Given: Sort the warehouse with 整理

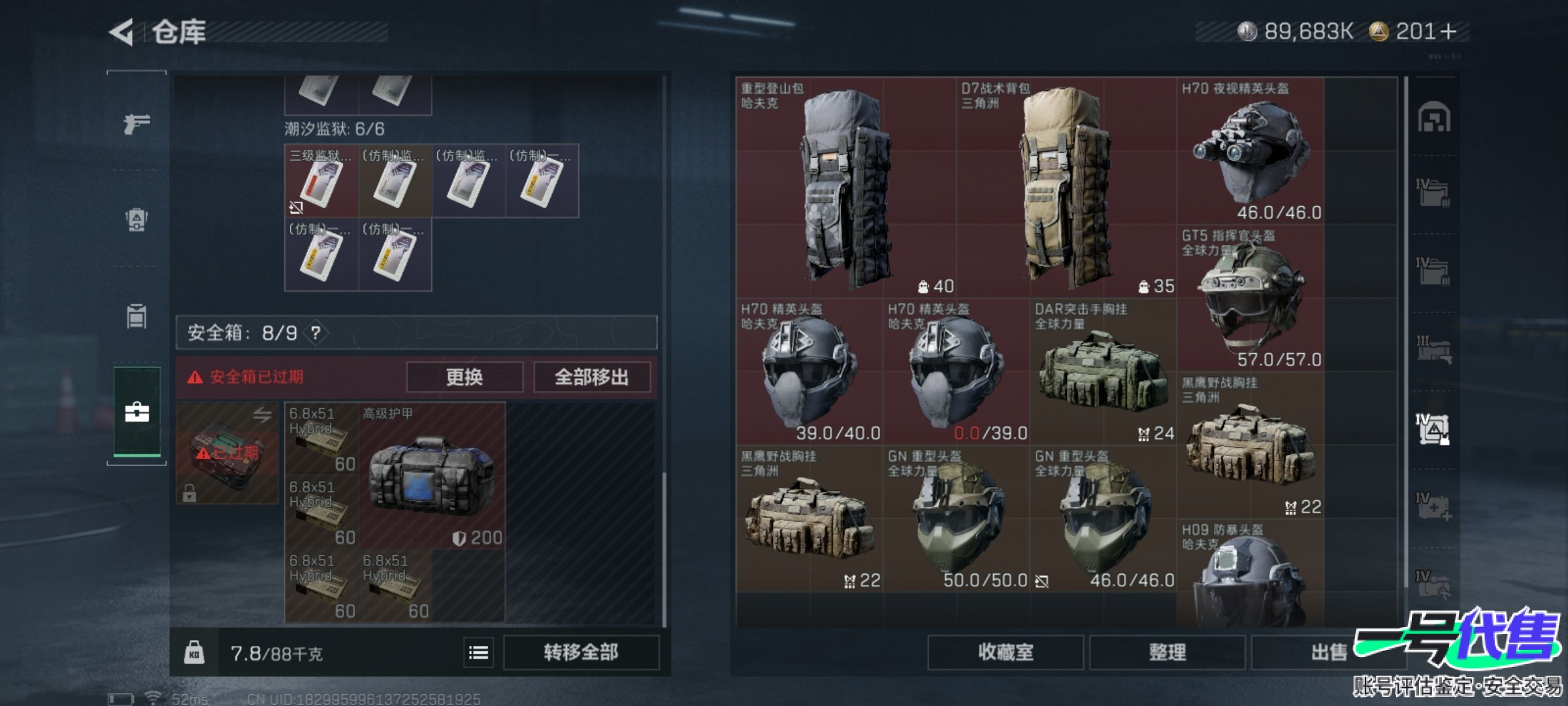Looking at the screenshot, I should (x=1167, y=652).
